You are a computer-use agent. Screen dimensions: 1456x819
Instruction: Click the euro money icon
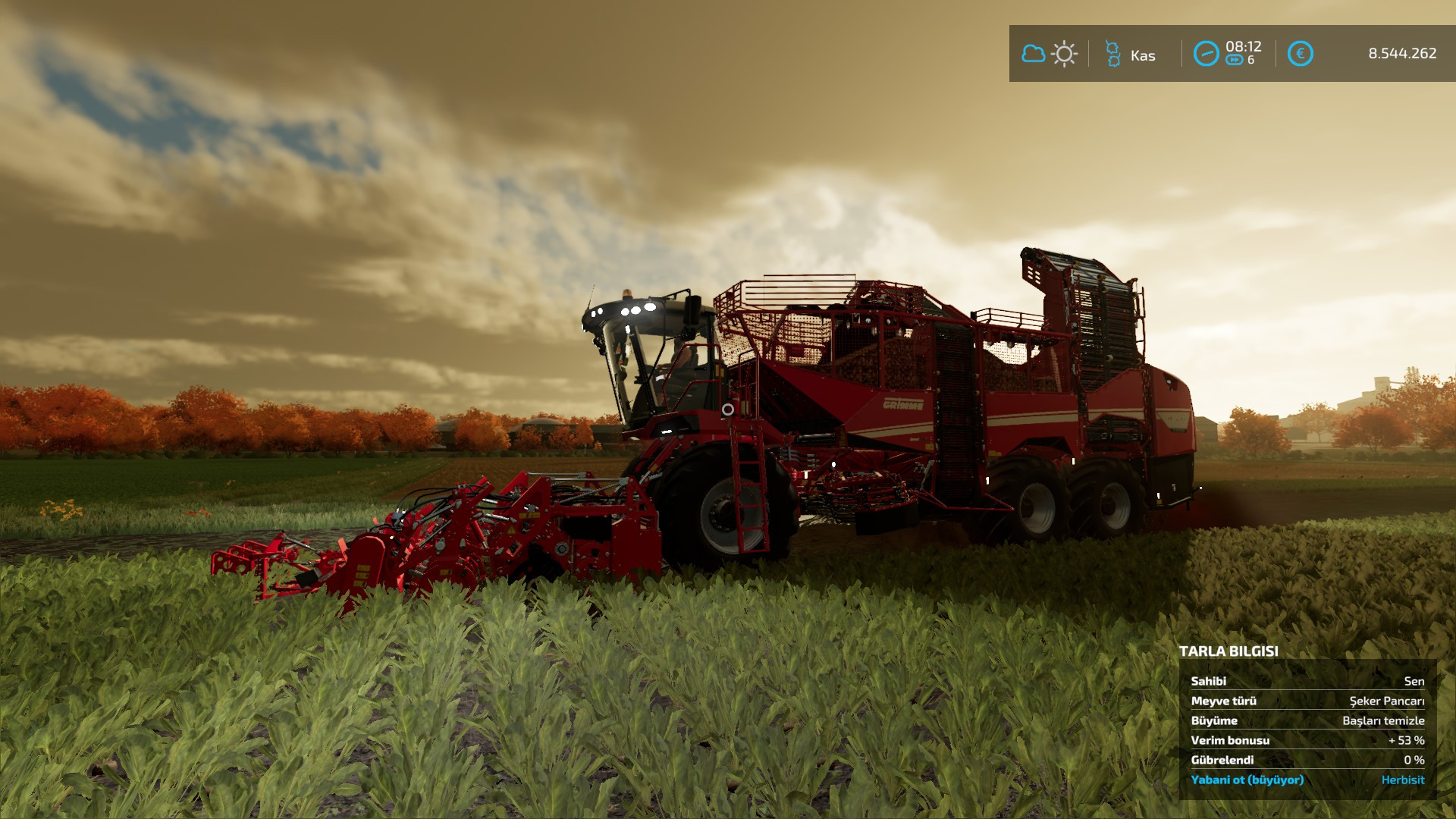(x=1300, y=54)
